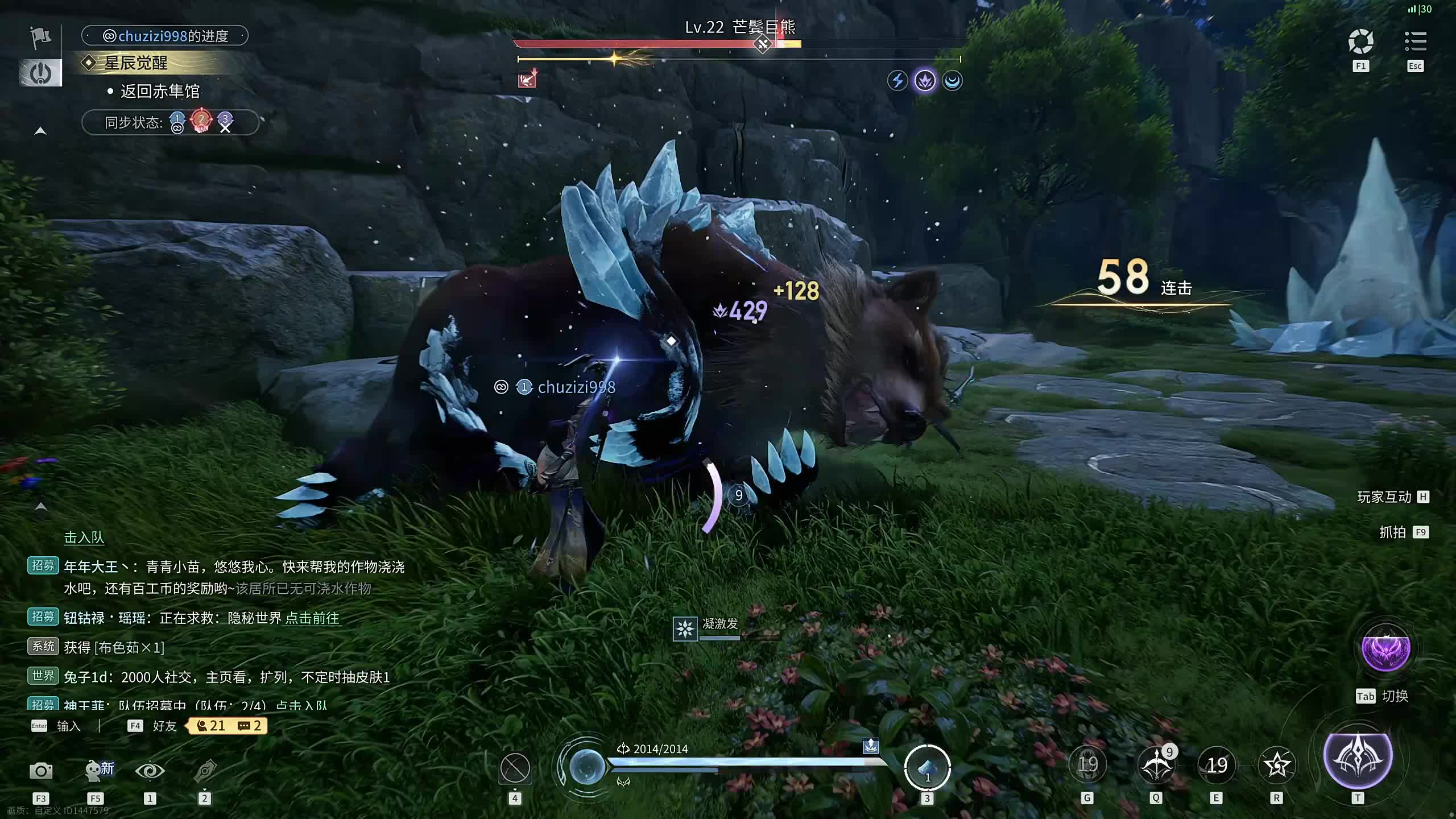The width and height of the screenshot is (1456, 819).
Task: Open the main list menu icon
Action: 1416,42
